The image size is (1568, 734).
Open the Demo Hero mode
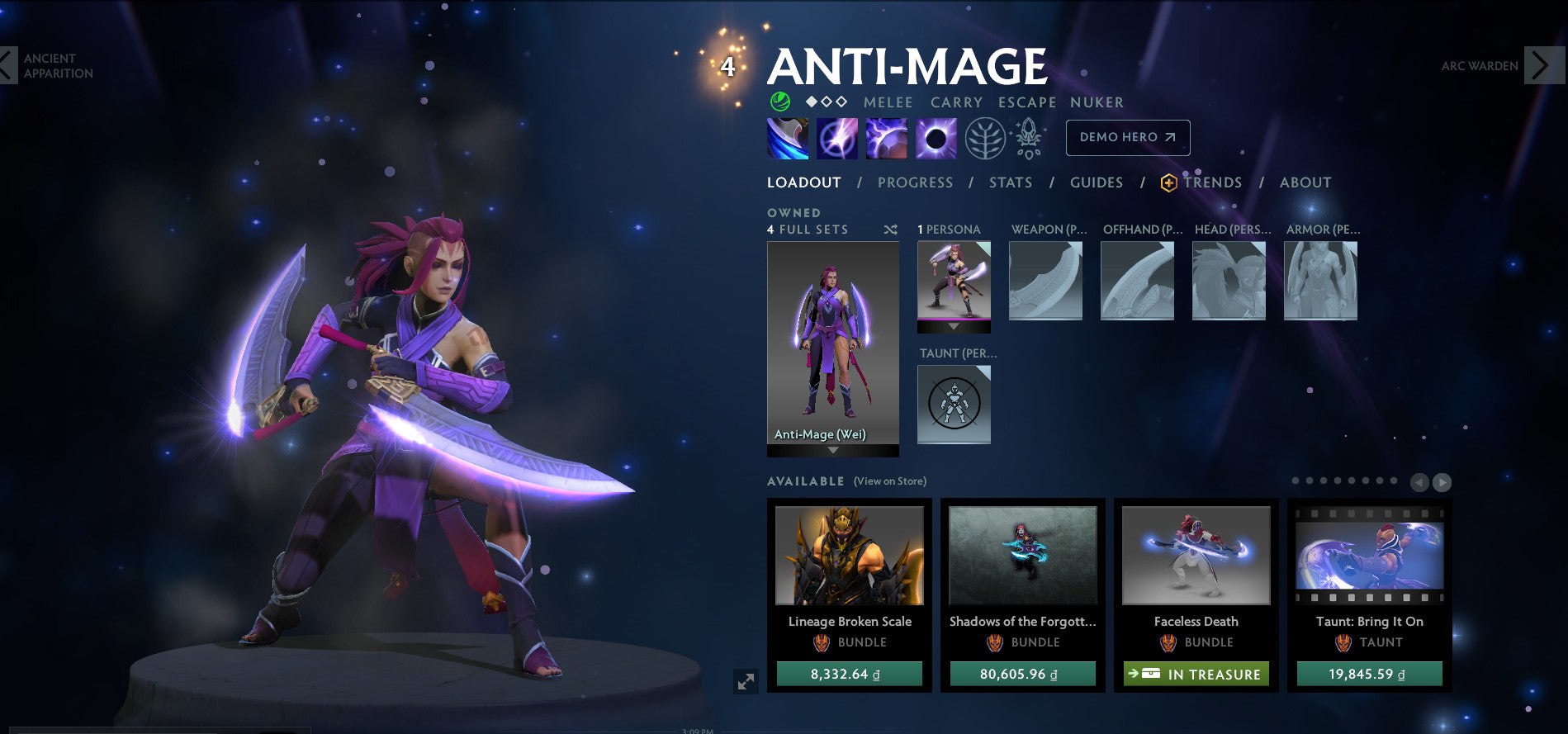click(1127, 138)
